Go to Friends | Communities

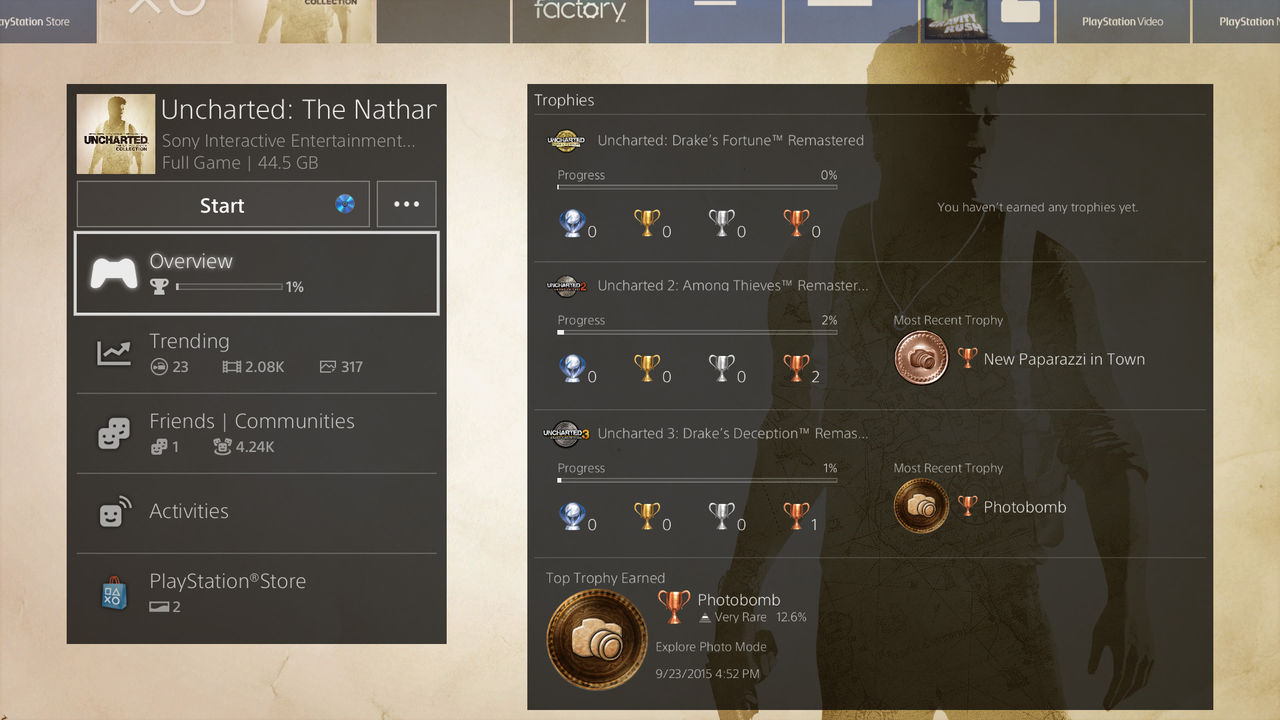(x=256, y=433)
